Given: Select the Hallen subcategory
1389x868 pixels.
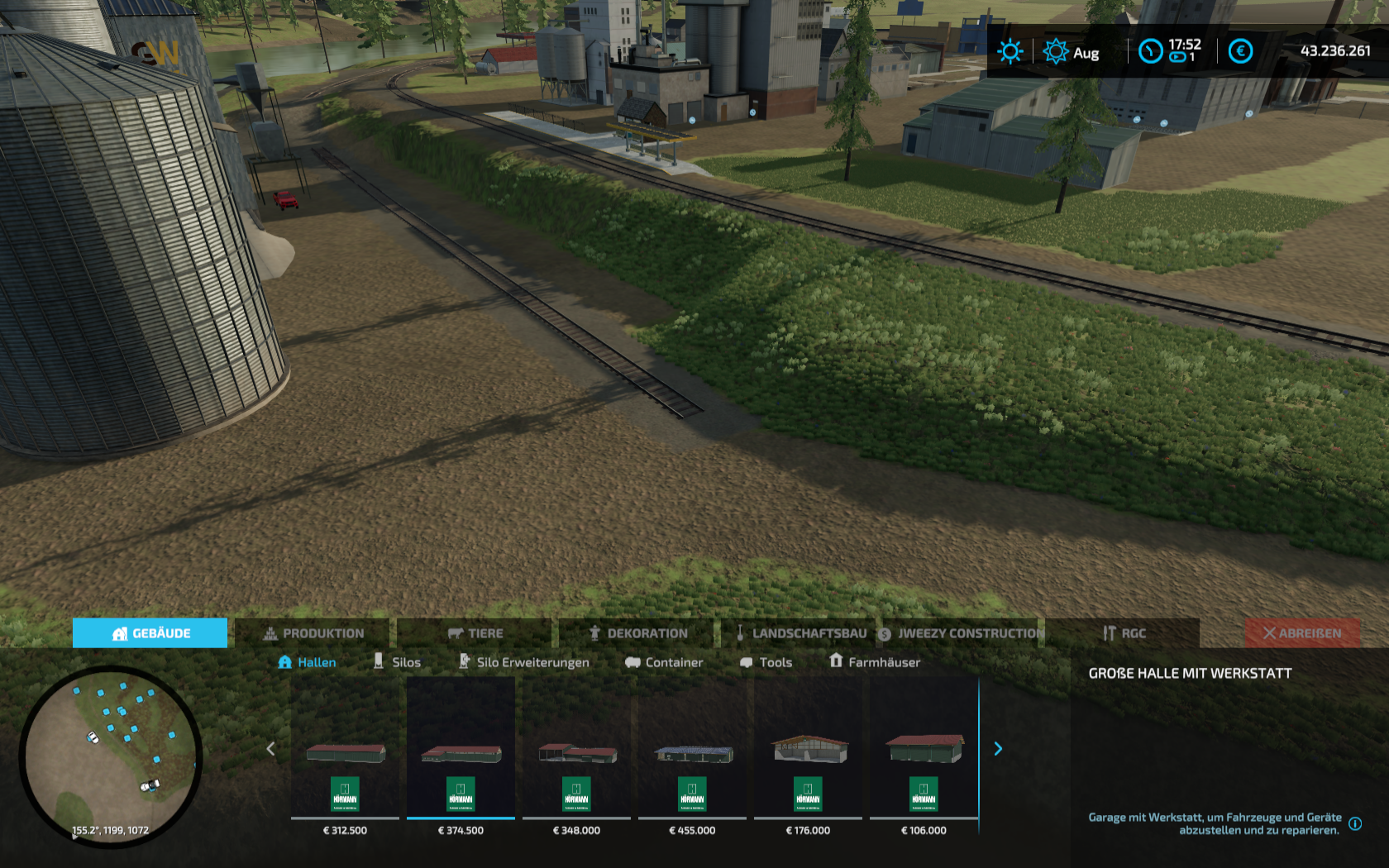Looking at the screenshot, I should (307, 662).
